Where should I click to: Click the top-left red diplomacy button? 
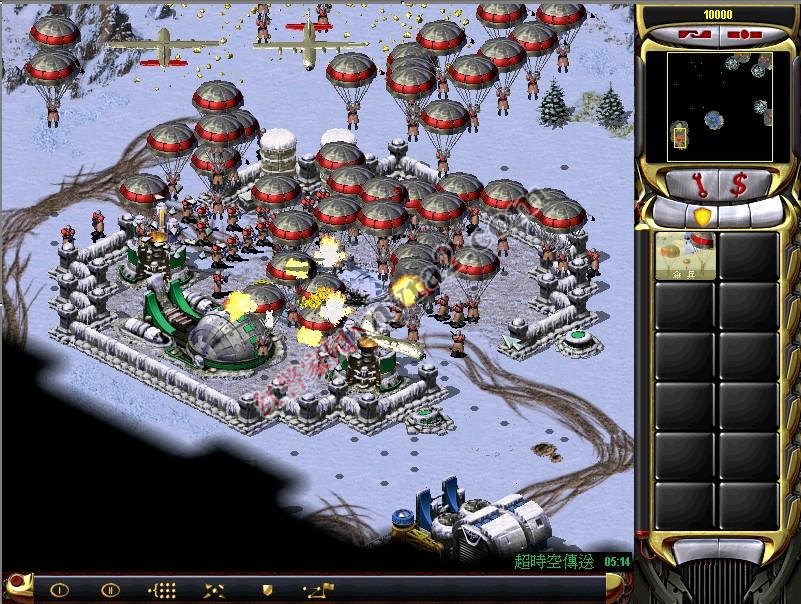691,35
